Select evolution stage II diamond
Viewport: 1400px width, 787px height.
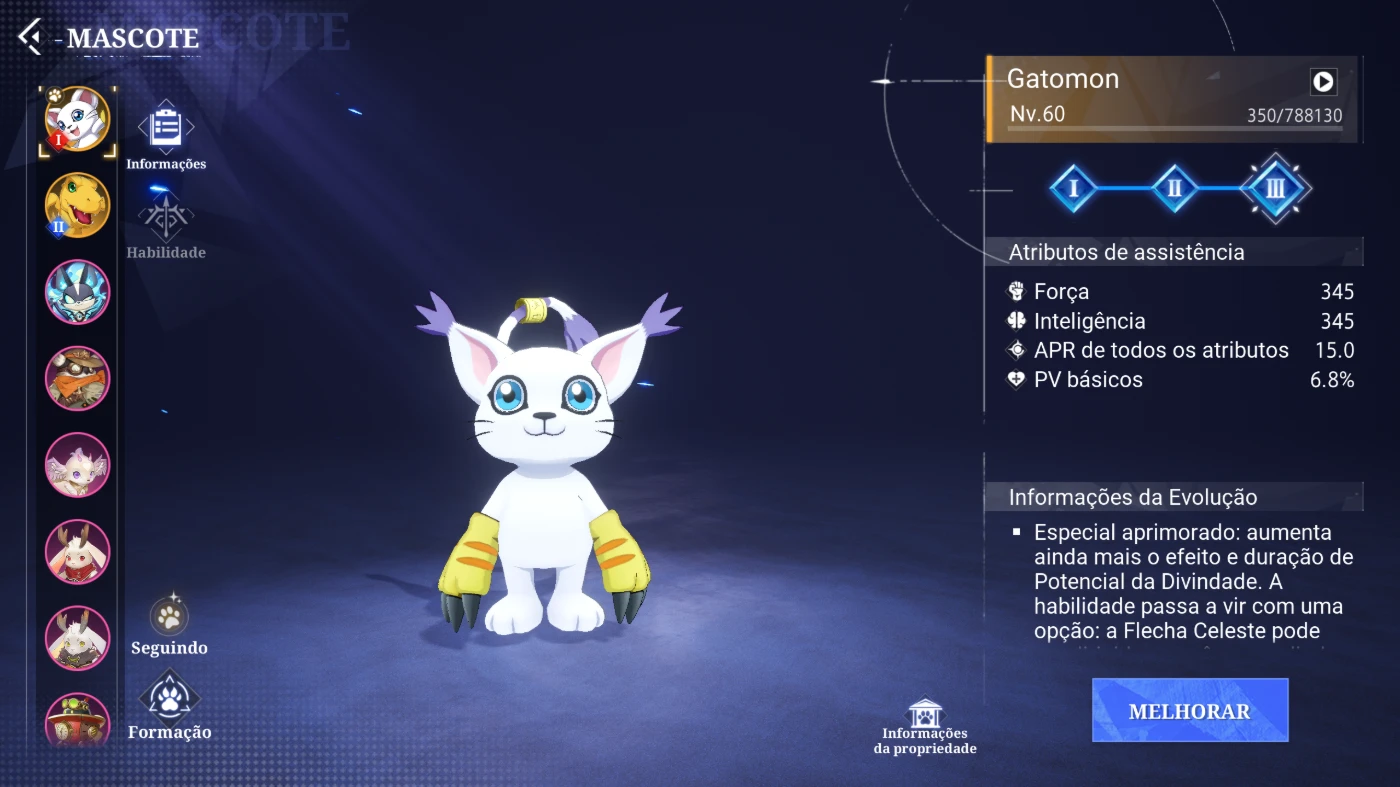pyautogui.click(x=1175, y=188)
